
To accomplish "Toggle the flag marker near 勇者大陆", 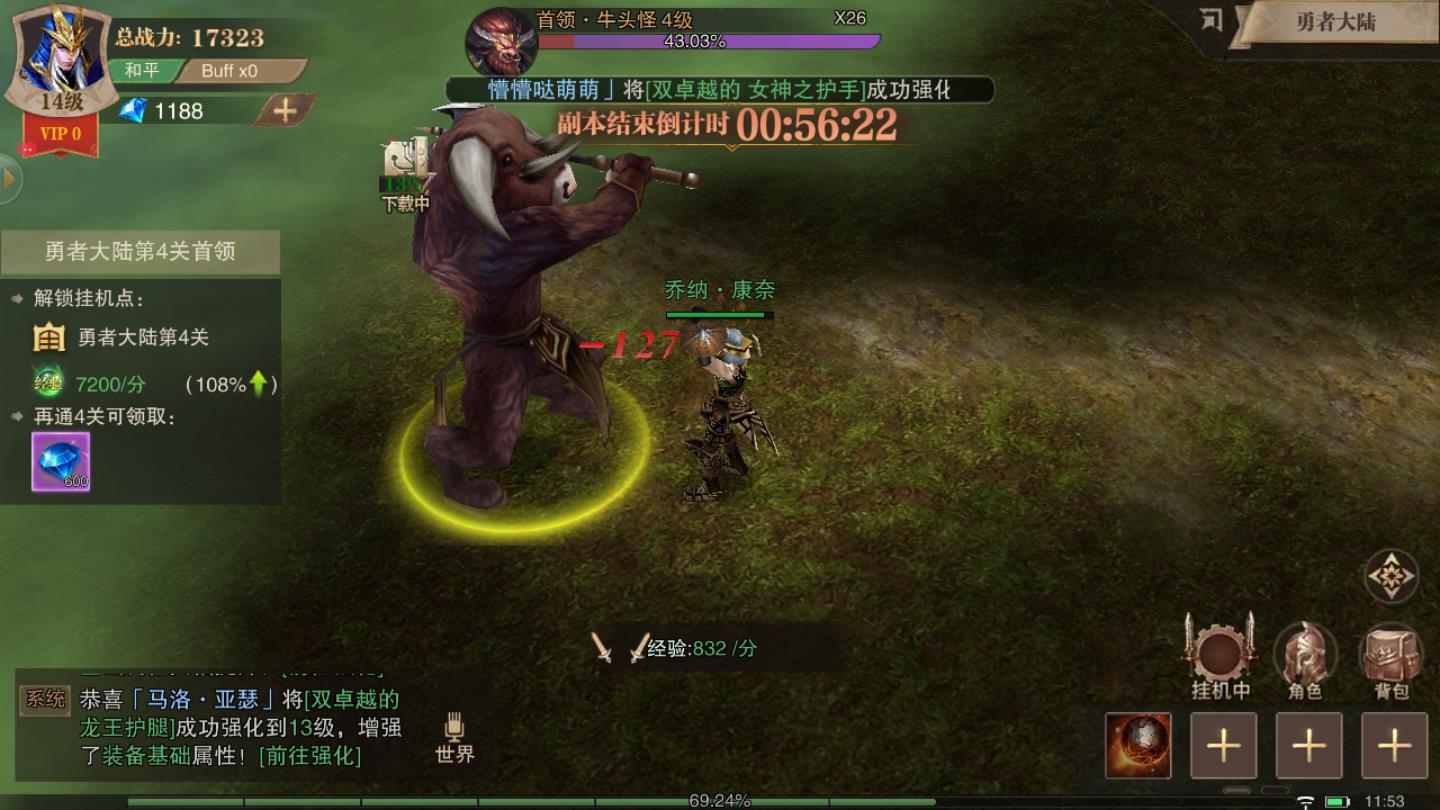I will coord(1212,18).
